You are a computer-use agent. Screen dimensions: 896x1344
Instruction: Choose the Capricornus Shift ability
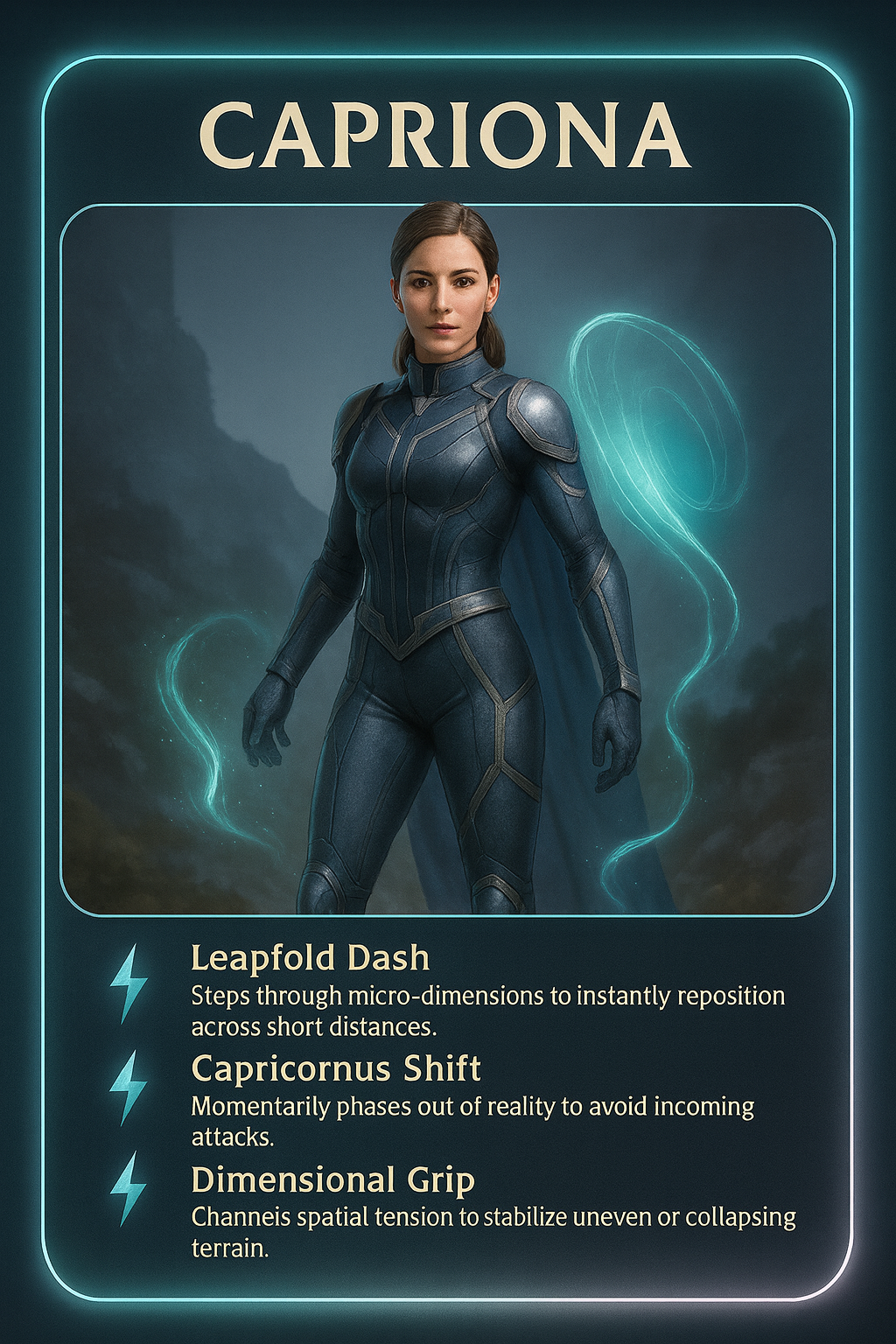[x=336, y=1069]
